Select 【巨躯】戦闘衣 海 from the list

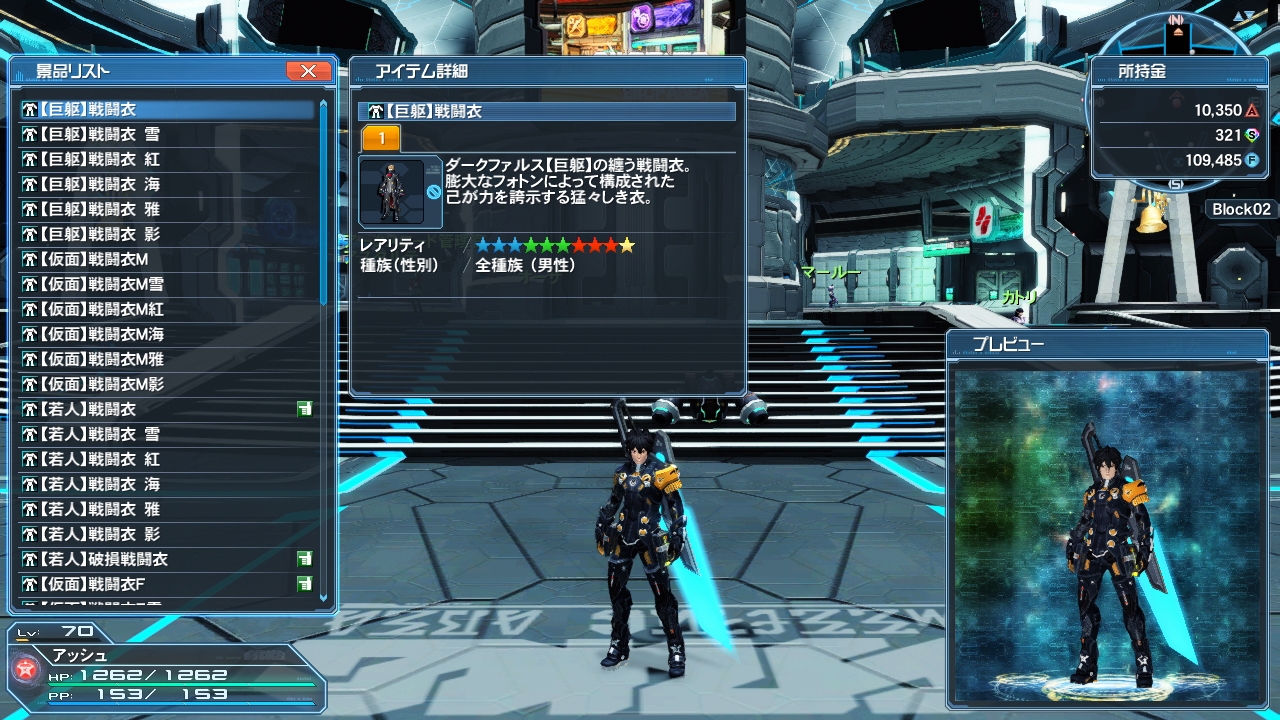pos(100,184)
